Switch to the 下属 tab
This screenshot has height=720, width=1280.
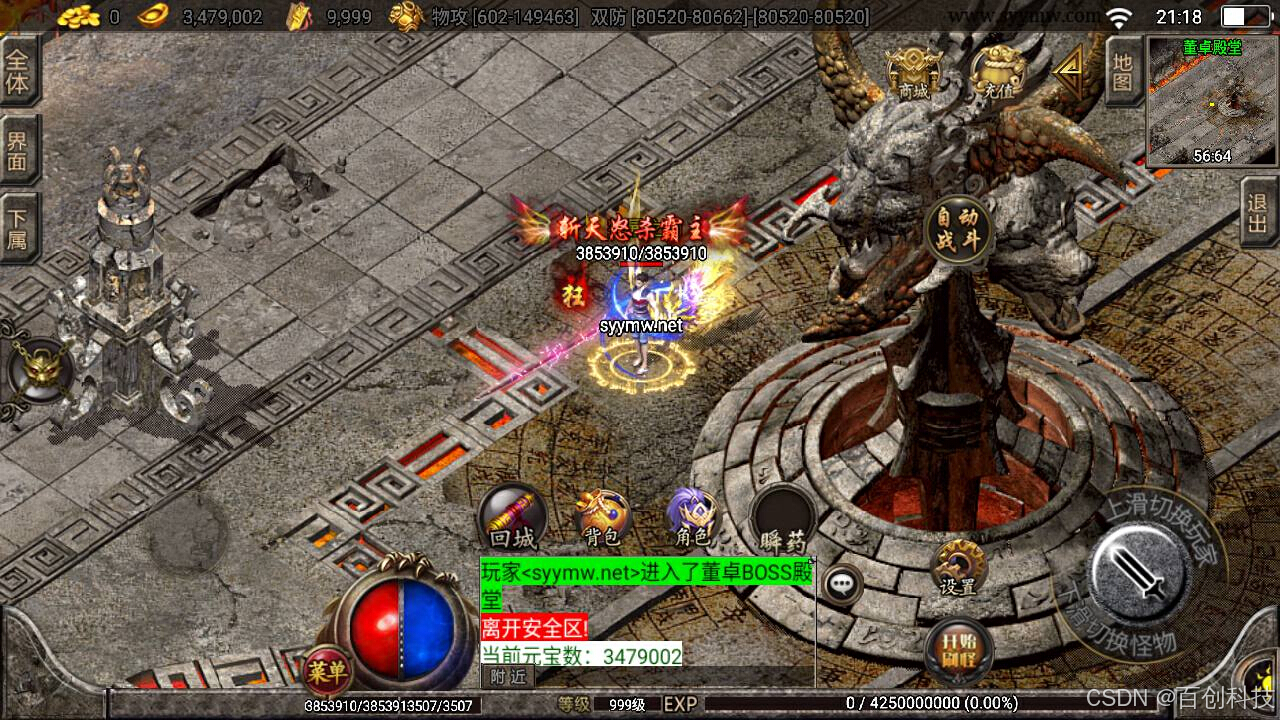[x=18, y=228]
